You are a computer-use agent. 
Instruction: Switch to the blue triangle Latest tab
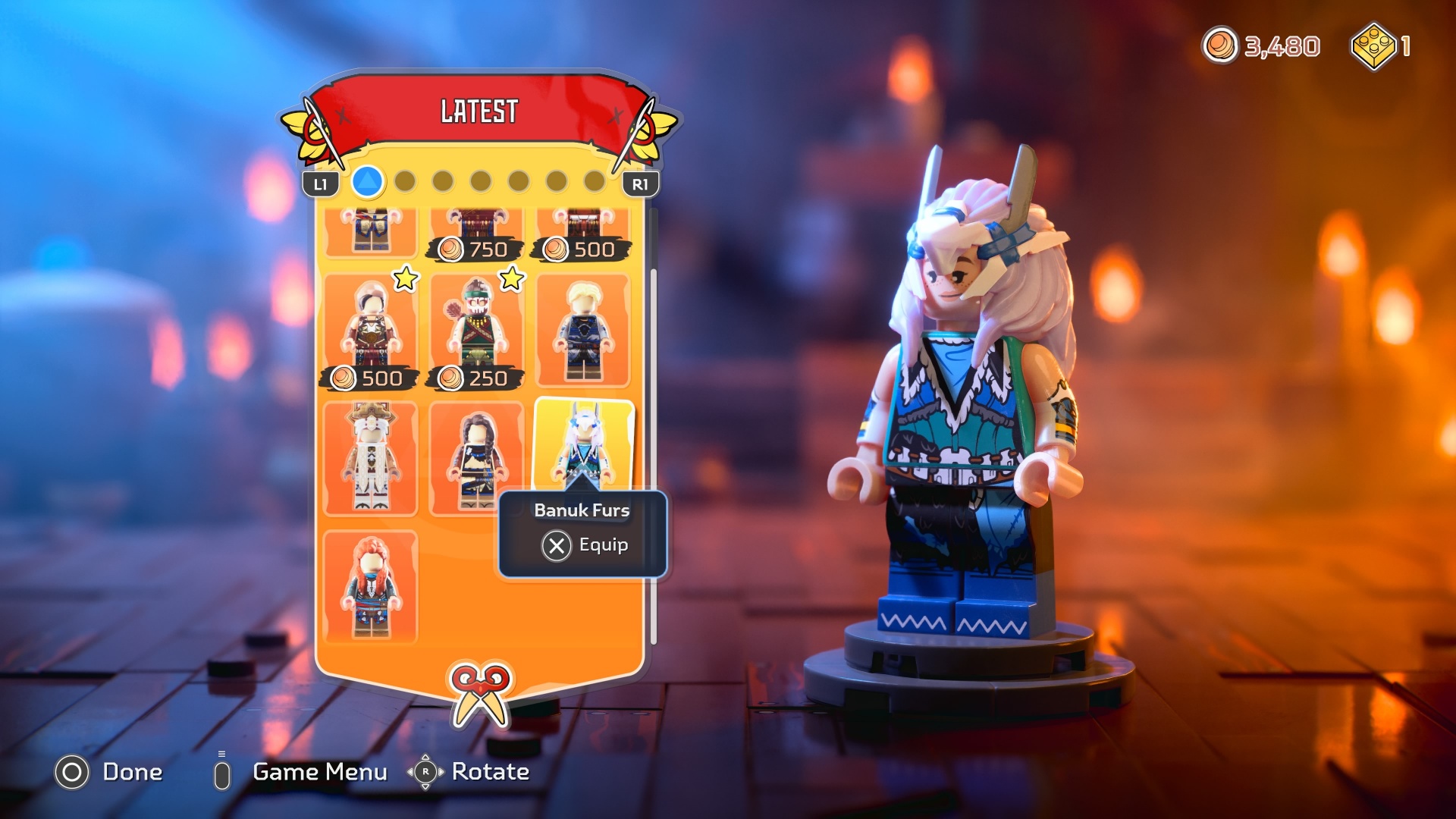368,182
